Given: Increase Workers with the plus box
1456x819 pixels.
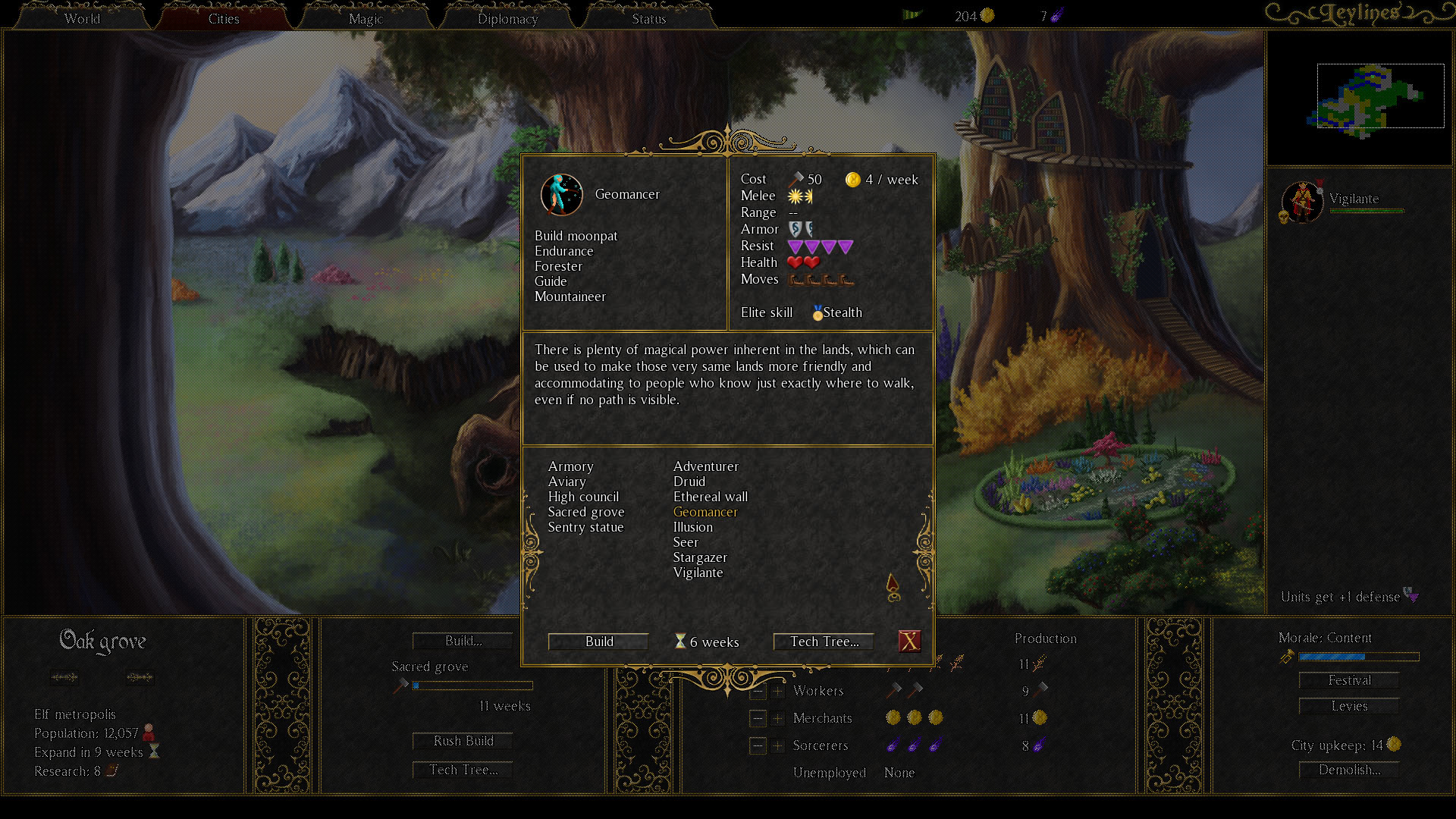Looking at the screenshot, I should click(778, 691).
